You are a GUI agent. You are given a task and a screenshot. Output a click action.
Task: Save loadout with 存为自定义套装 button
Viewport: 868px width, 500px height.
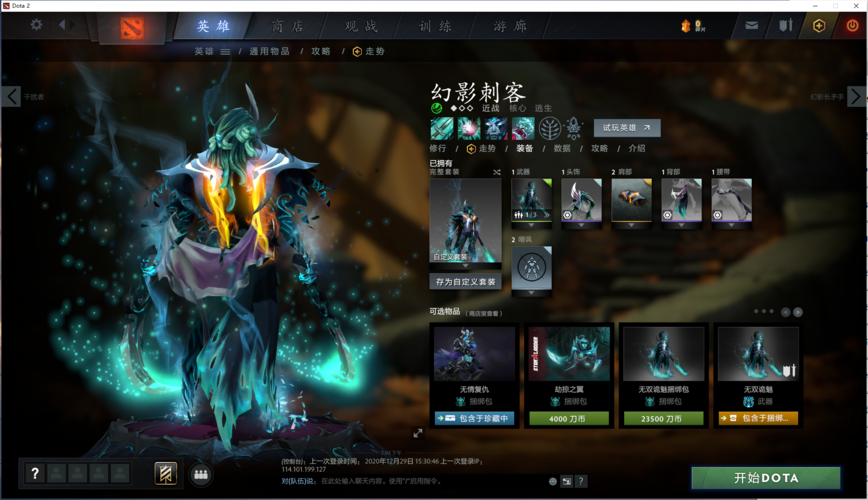465,282
